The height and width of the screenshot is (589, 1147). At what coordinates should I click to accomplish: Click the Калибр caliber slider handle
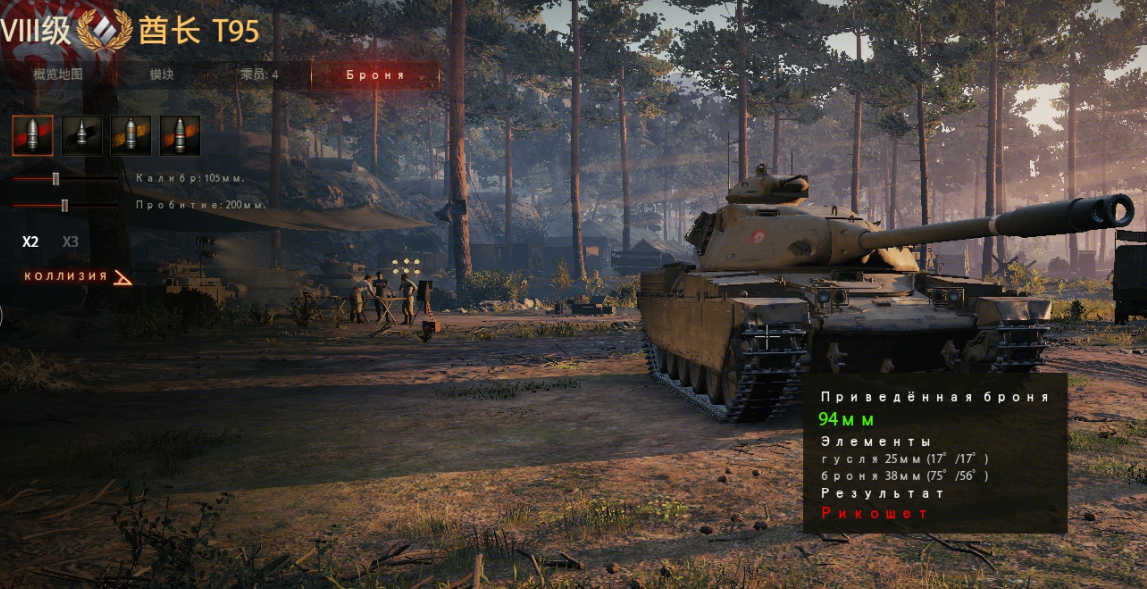pyautogui.click(x=56, y=178)
